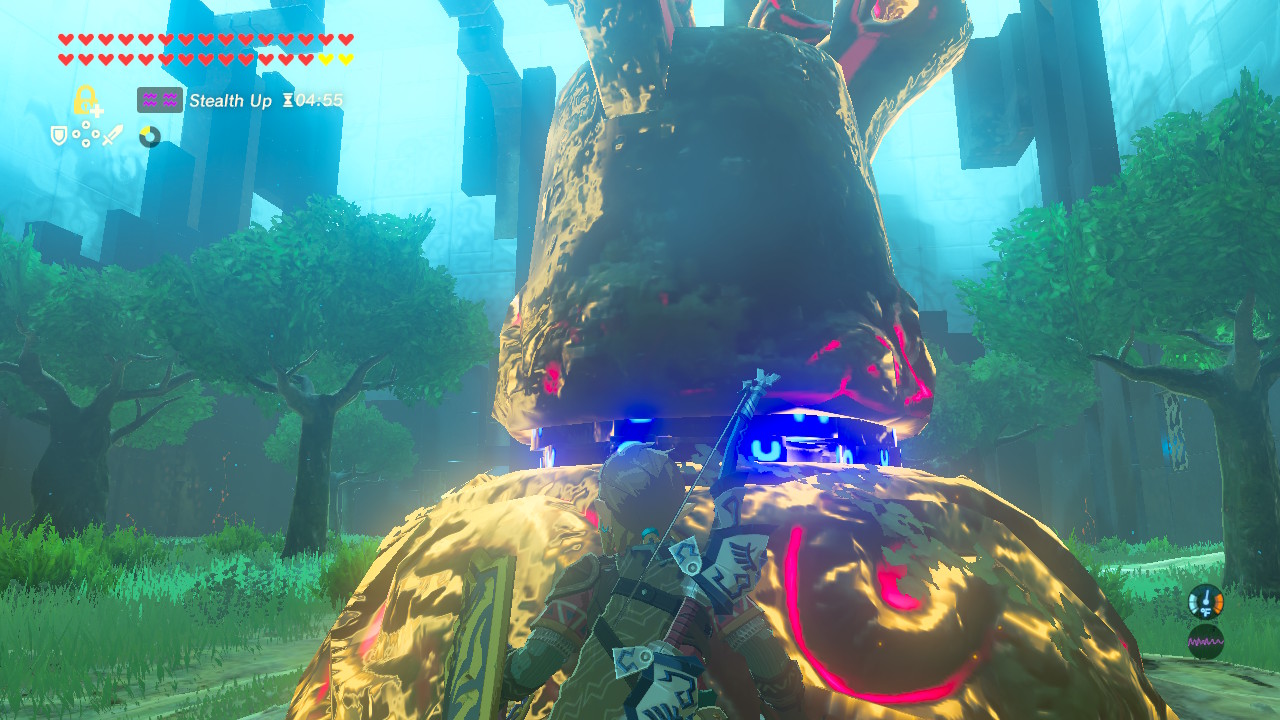Select the hourglass timer icon beside 04:55

click(x=289, y=101)
